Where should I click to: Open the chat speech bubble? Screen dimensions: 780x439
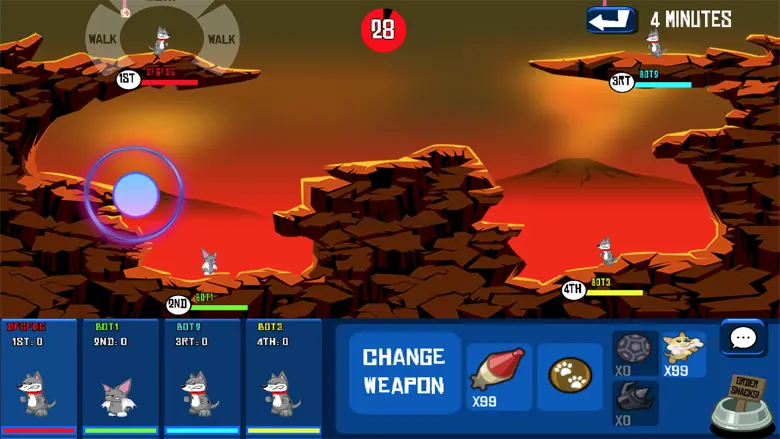click(743, 338)
